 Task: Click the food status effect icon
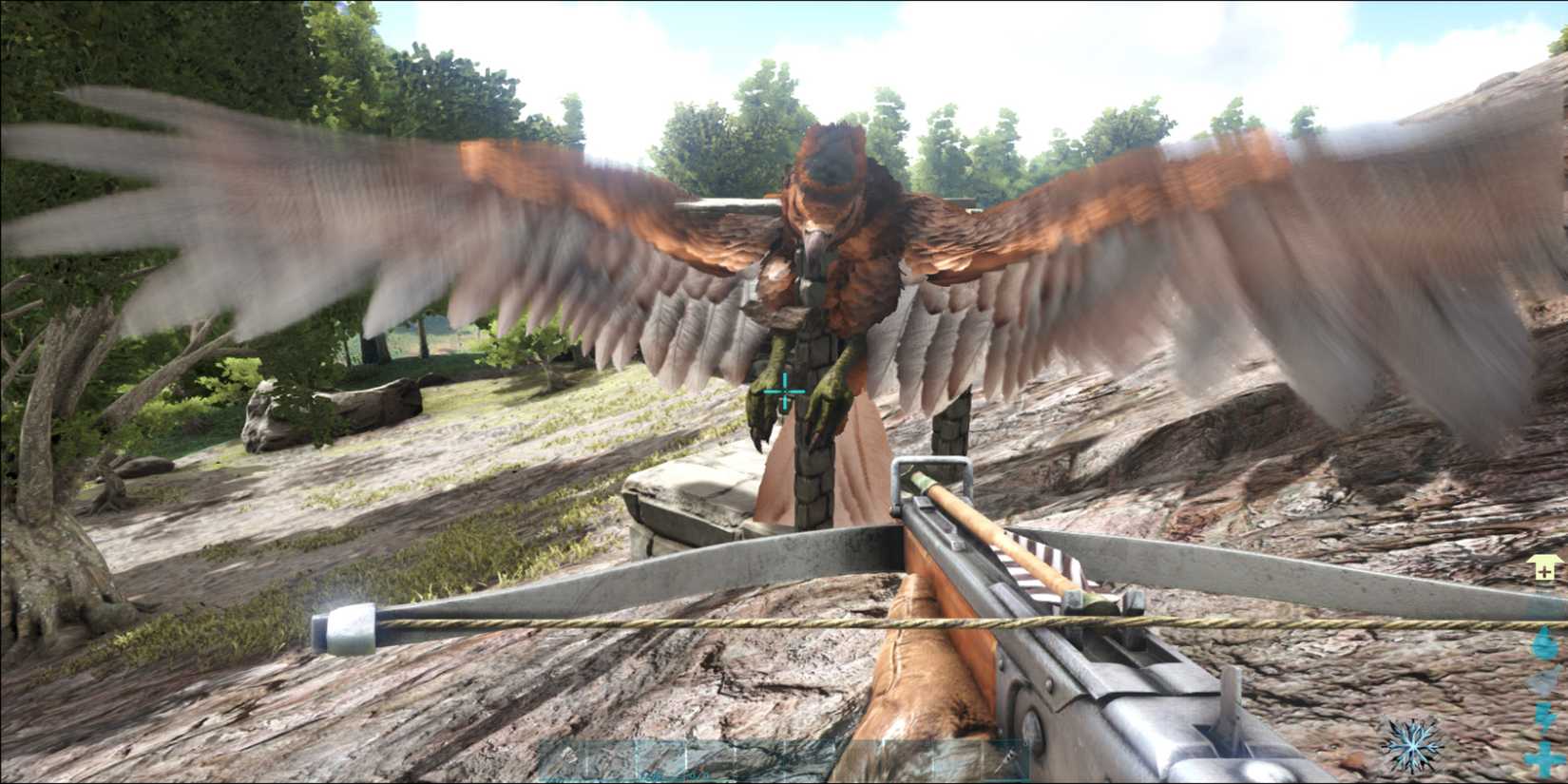pos(1543,681)
